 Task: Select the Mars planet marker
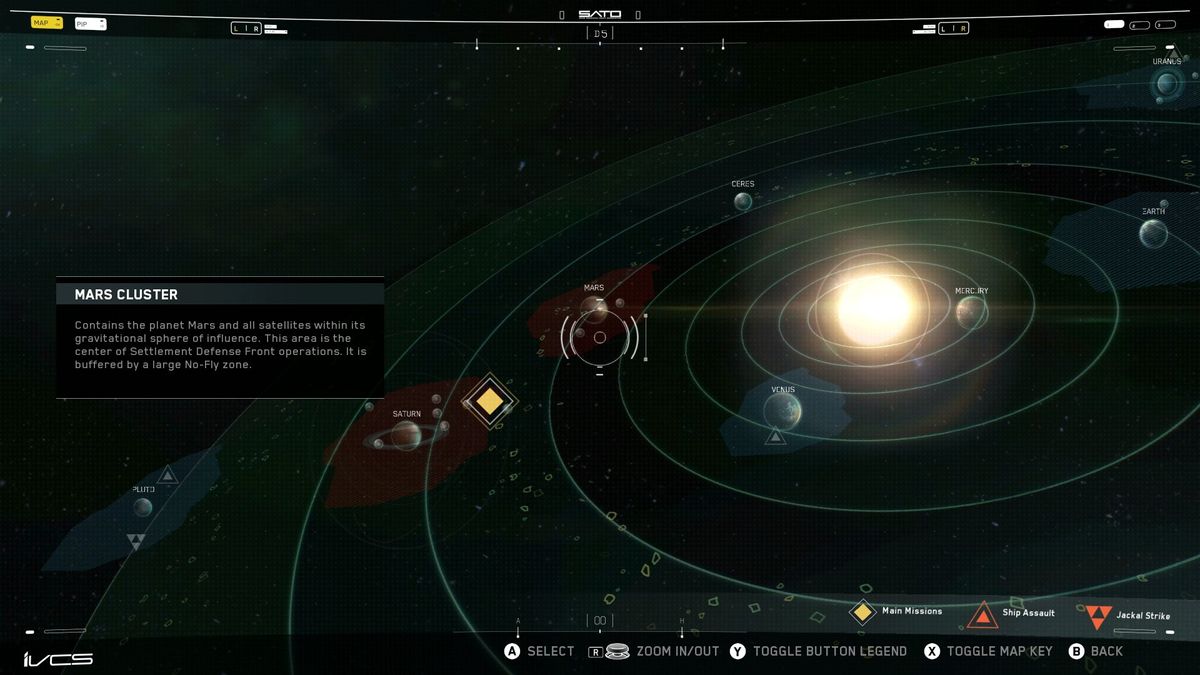[594, 308]
